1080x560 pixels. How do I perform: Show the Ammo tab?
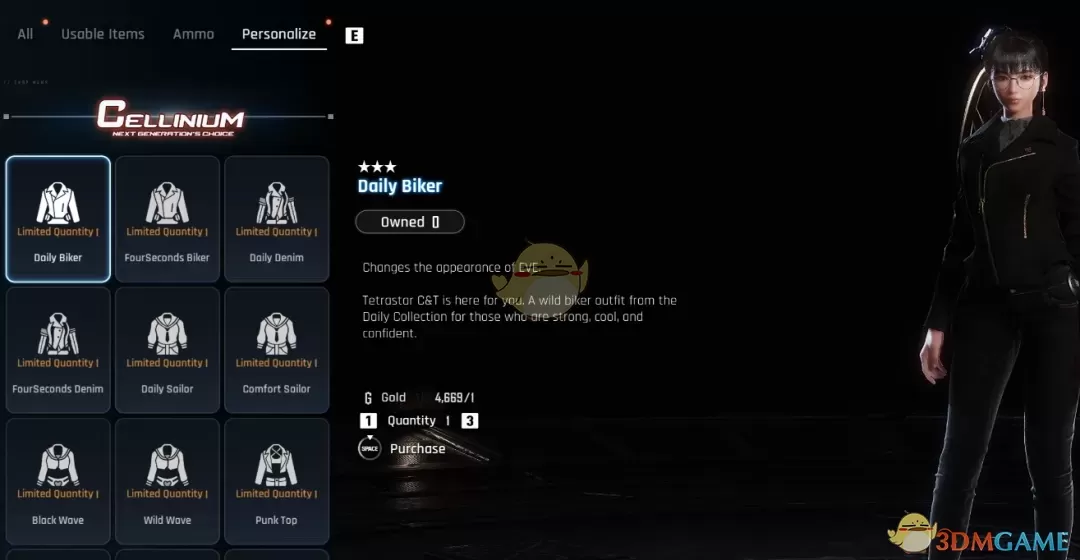193,34
